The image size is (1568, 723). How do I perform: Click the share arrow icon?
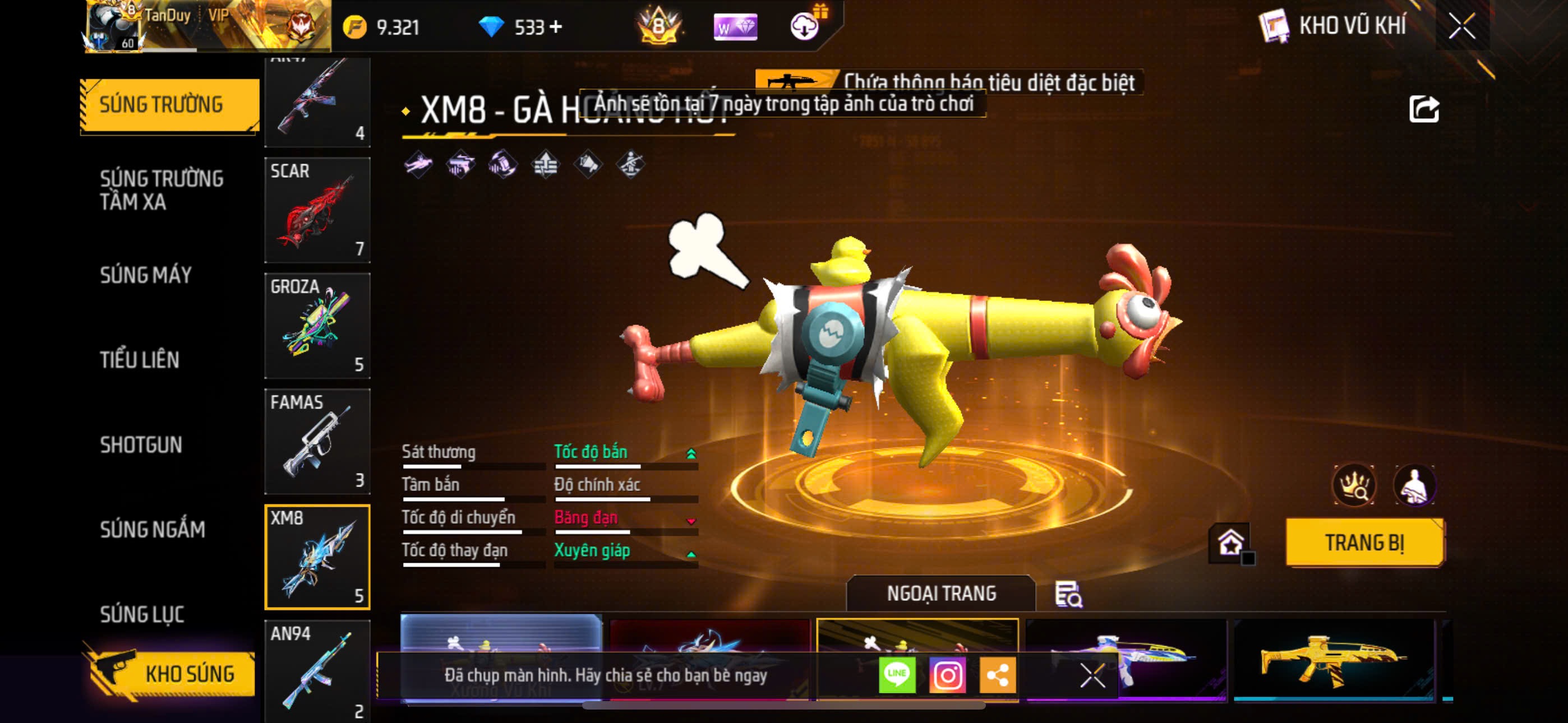point(1424,109)
